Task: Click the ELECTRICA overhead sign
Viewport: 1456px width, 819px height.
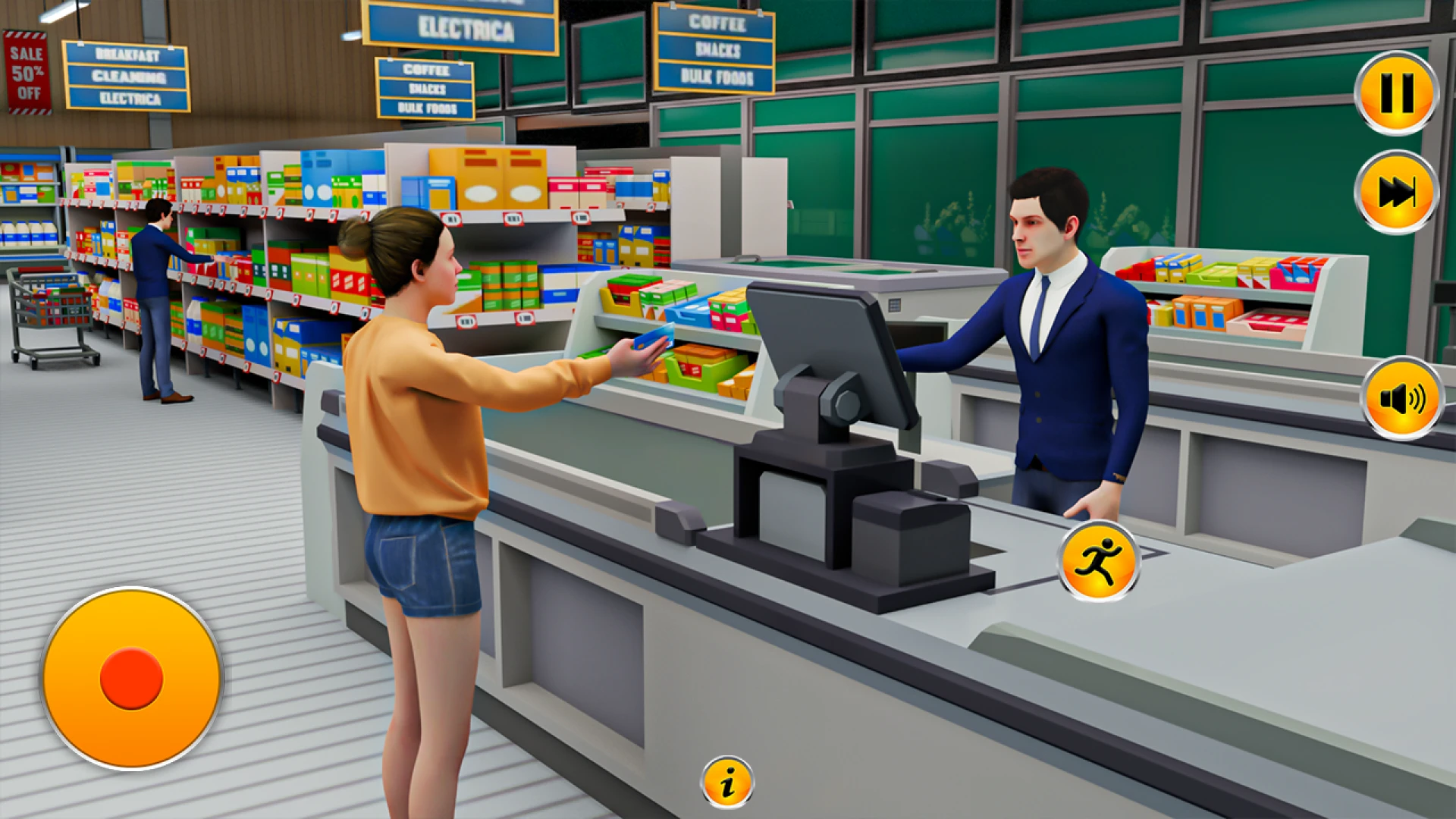Action: point(468,30)
